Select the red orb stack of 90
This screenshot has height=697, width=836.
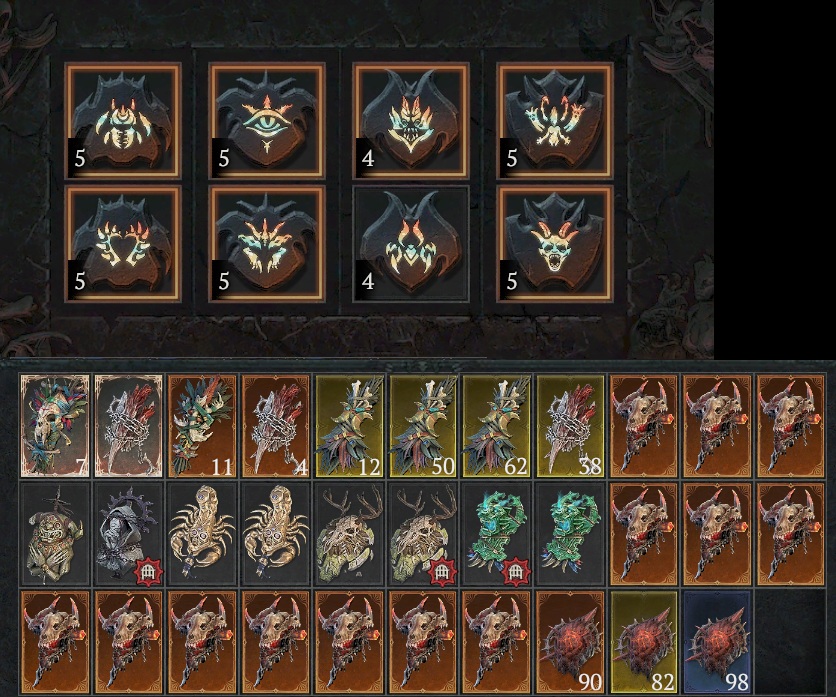[x=573, y=641]
